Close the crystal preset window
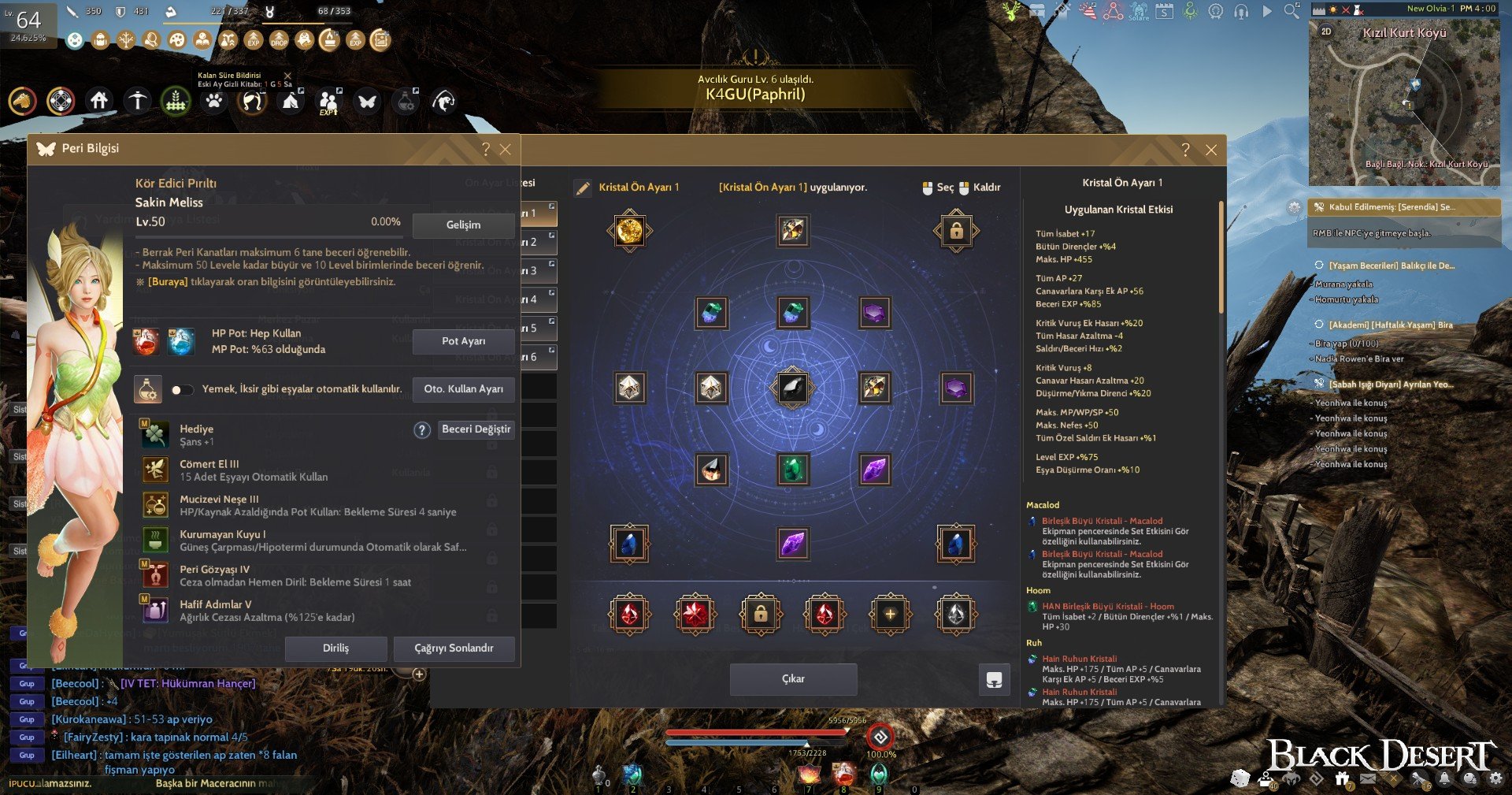This screenshot has width=1512, height=795. click(x=1211, y=150)
